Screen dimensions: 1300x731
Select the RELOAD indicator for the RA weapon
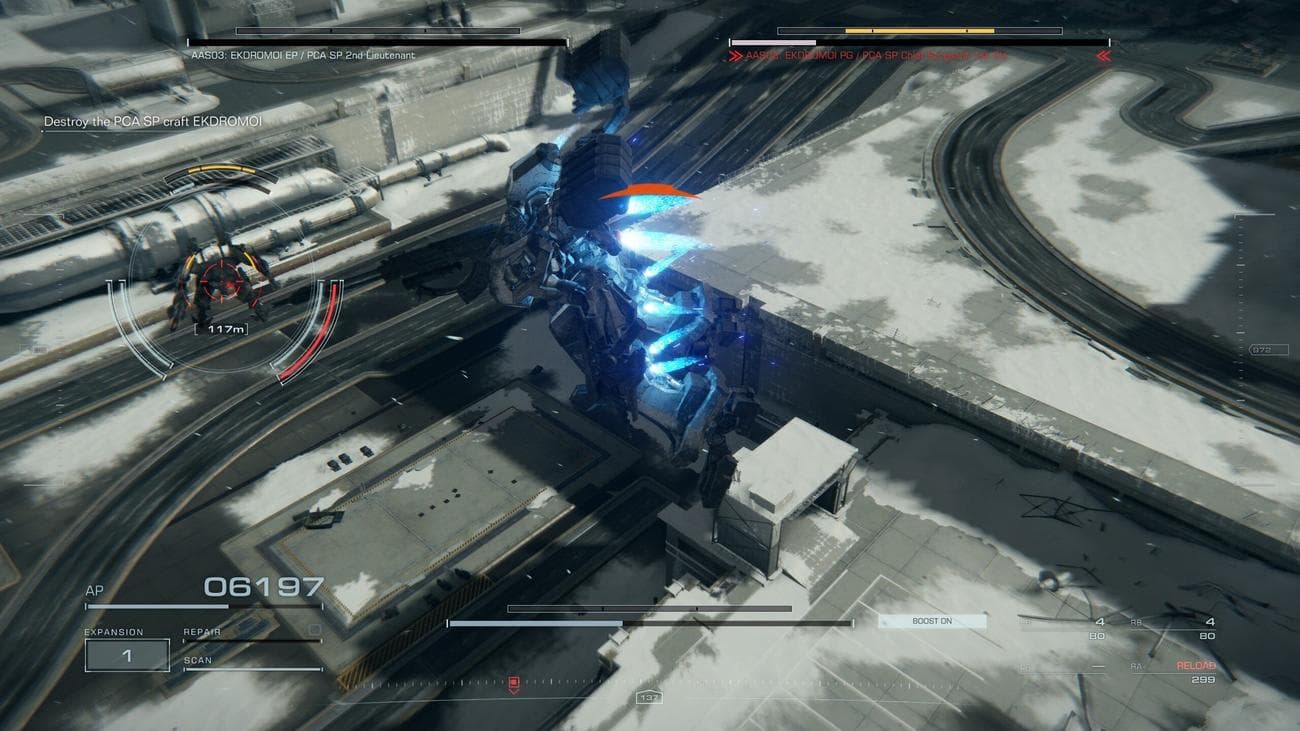pos(1196,665)
